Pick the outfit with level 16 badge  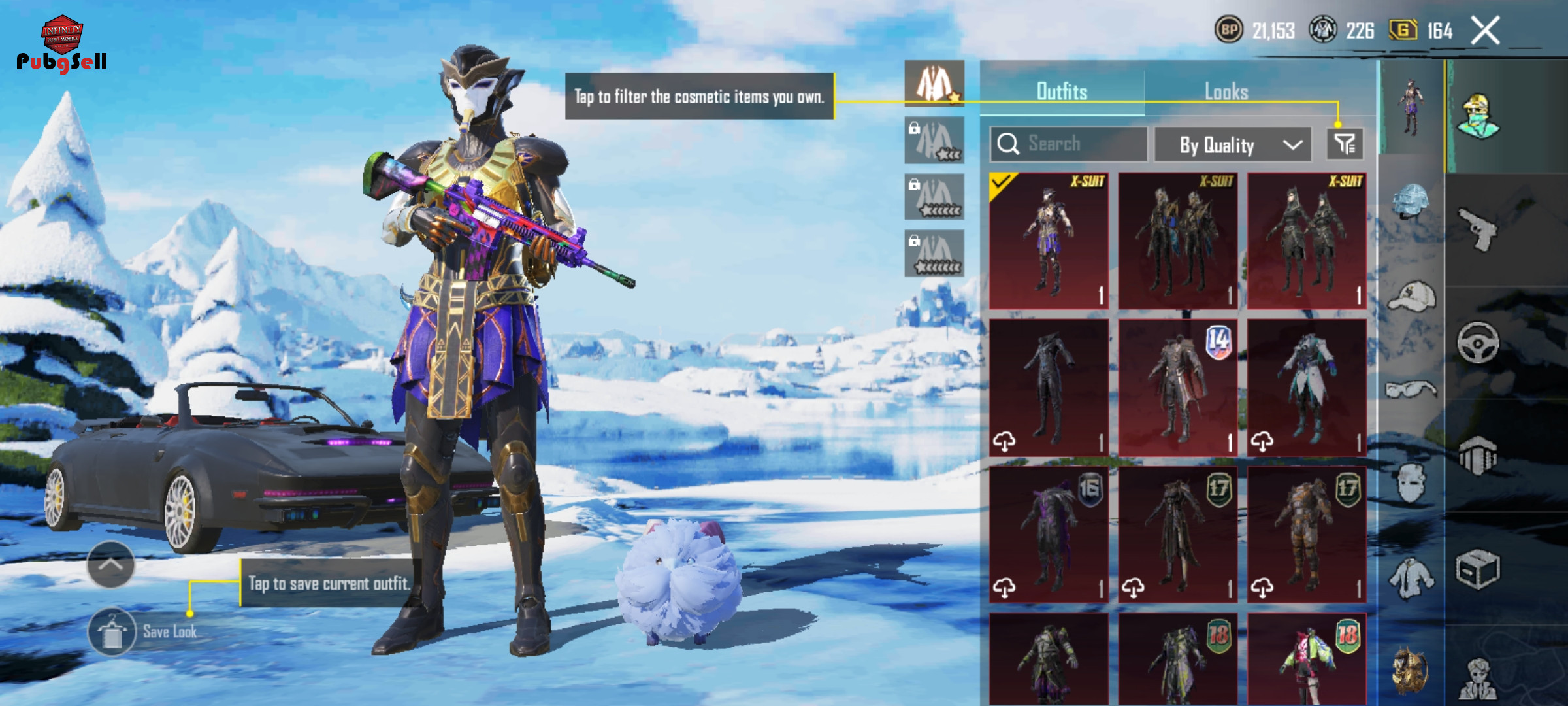1049,533
